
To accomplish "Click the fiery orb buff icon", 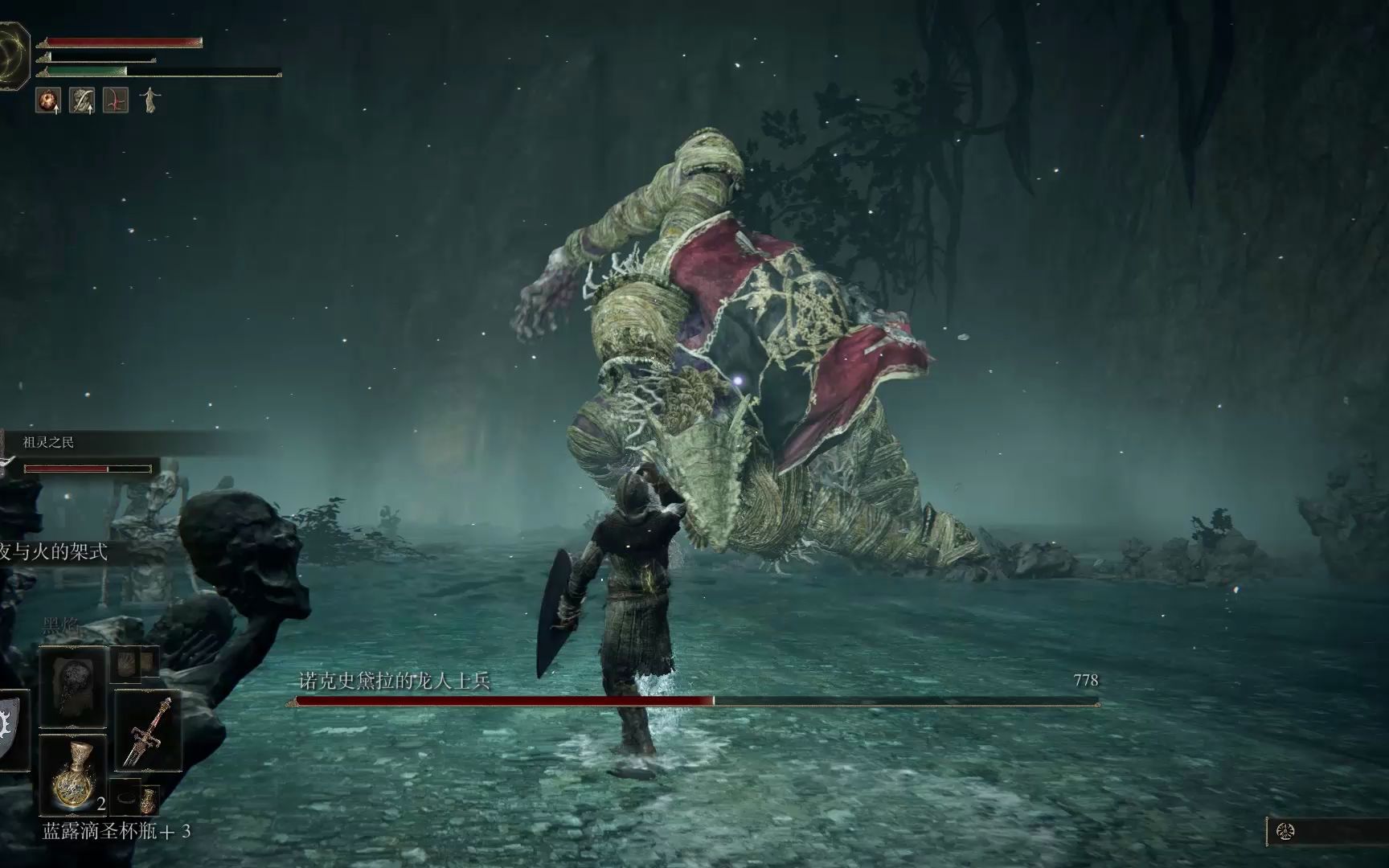I will pyautogui.click(x=48, y=100).
